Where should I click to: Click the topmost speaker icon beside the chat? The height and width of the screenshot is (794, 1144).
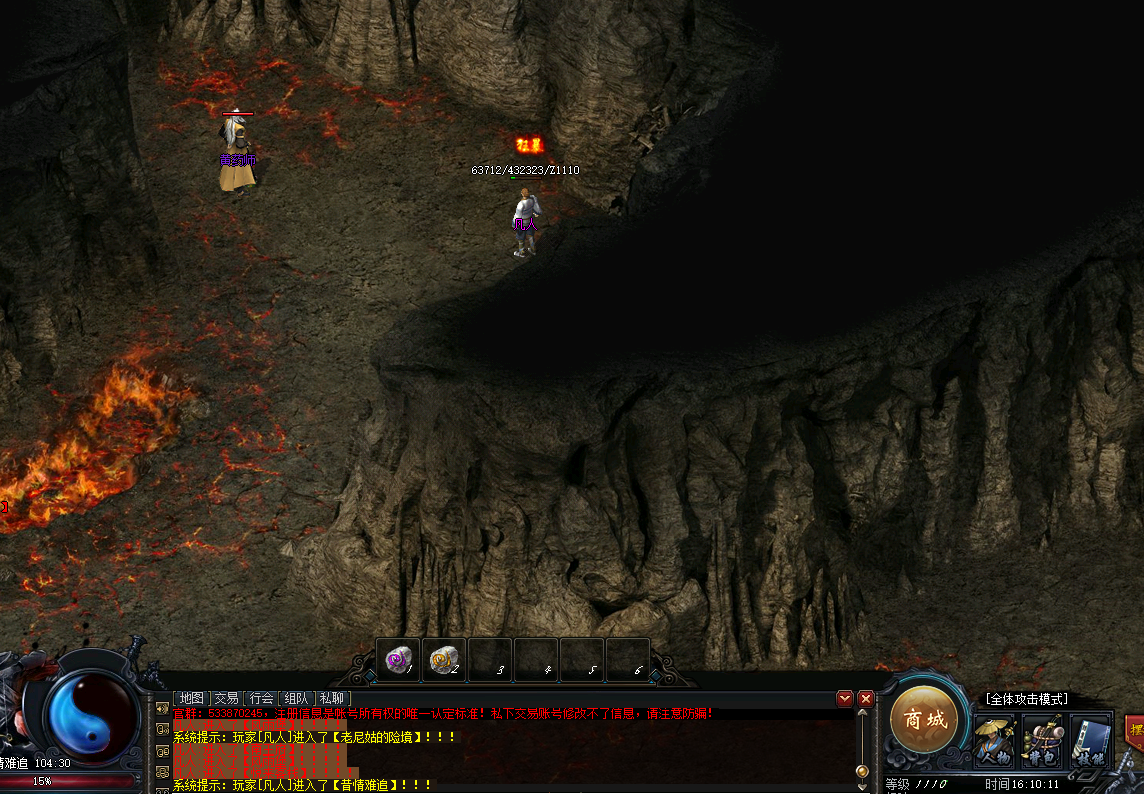[162, 709]
